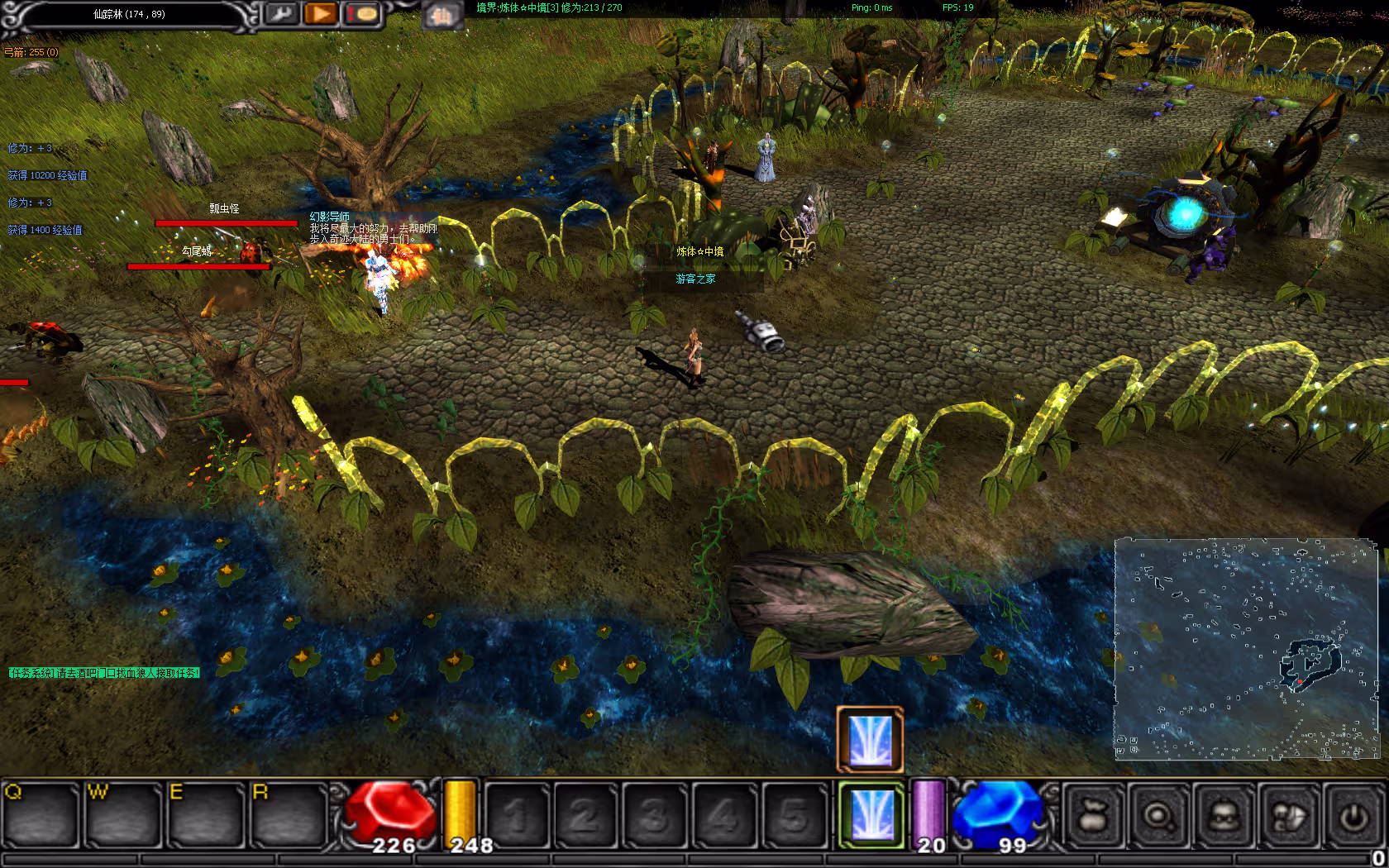
Task: Click the green quest system message
Action: click(104, 673)
